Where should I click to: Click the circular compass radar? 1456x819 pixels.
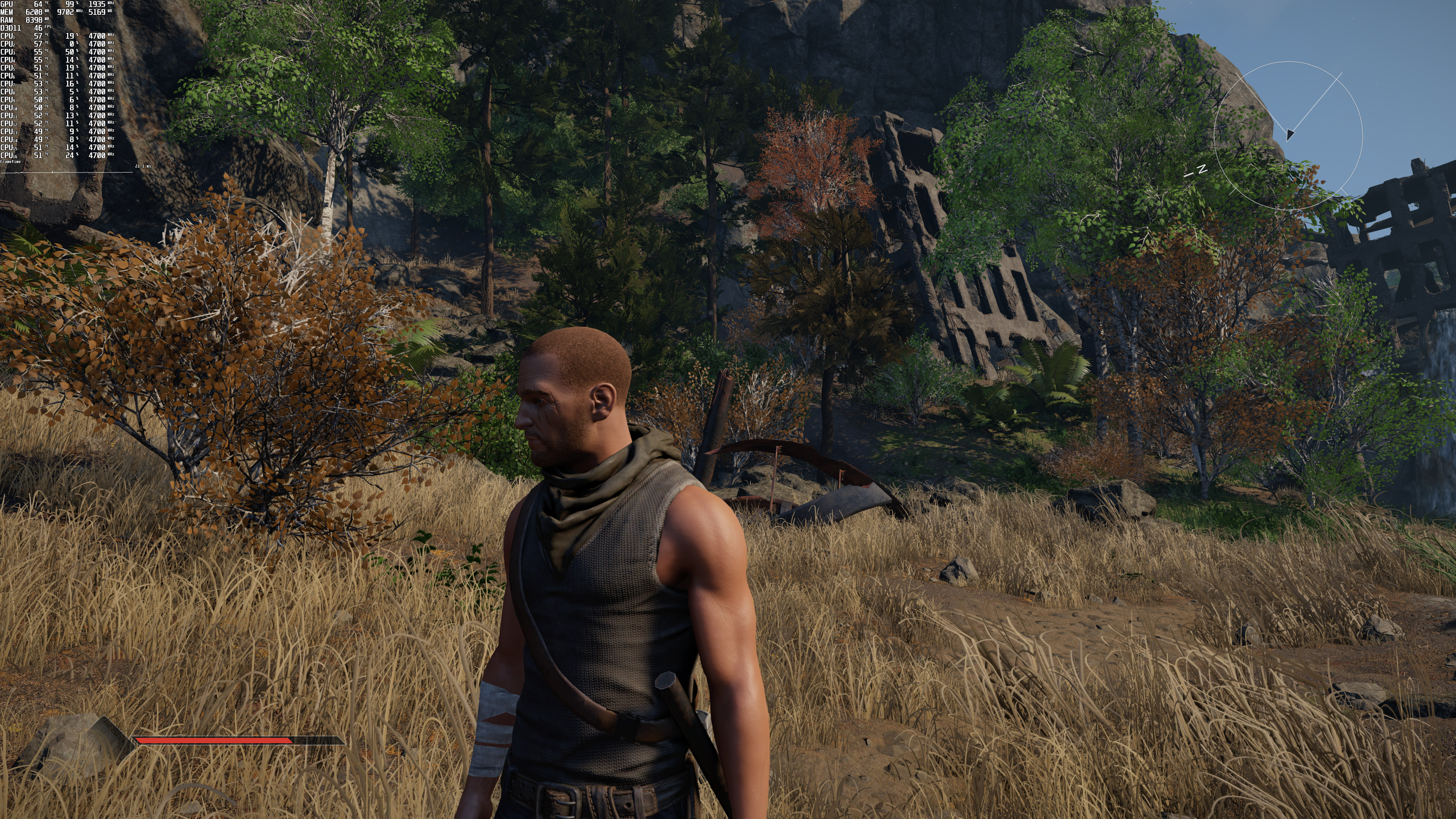click(1288, 135)
